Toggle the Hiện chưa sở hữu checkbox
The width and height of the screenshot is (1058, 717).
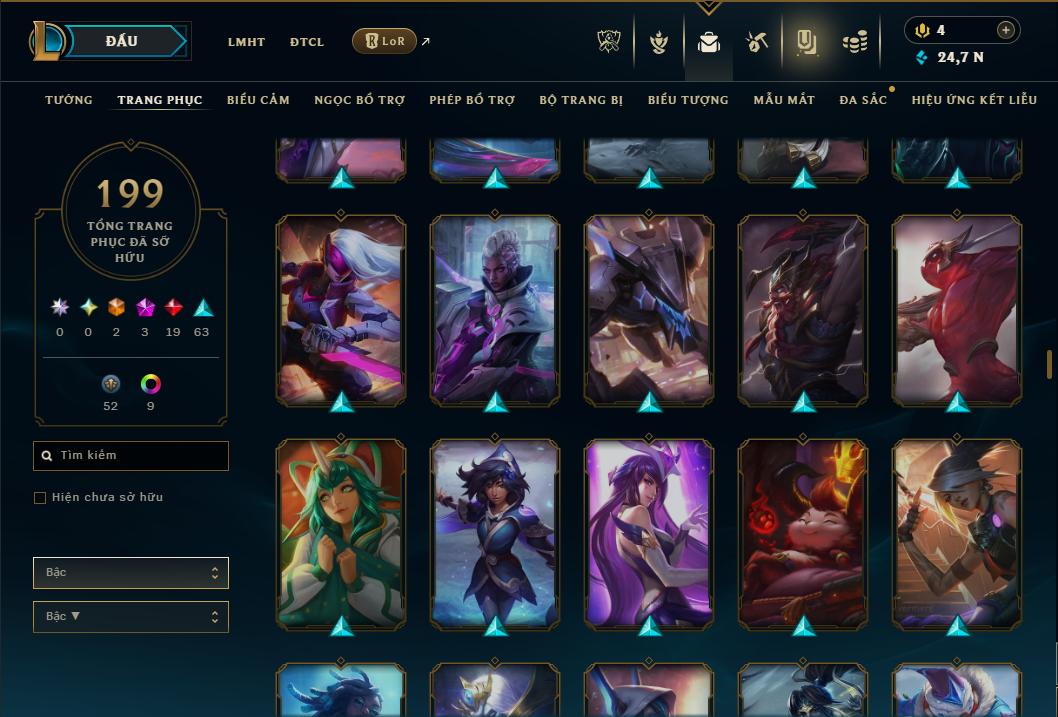pyautogui.click(x=40, y=498)
